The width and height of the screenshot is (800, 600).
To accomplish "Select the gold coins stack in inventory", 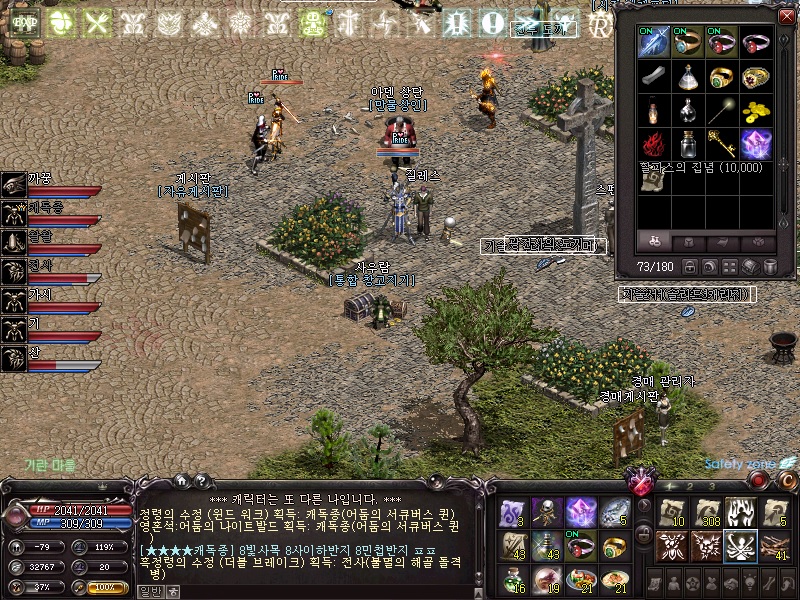I will click(x=757, y=109).
